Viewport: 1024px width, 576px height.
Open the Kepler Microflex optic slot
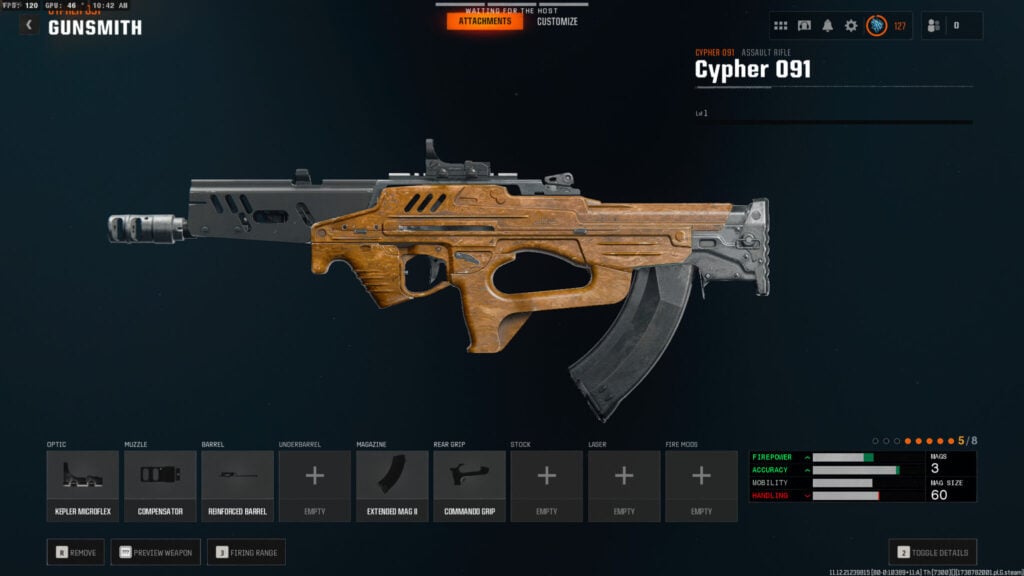click(82, 486)
